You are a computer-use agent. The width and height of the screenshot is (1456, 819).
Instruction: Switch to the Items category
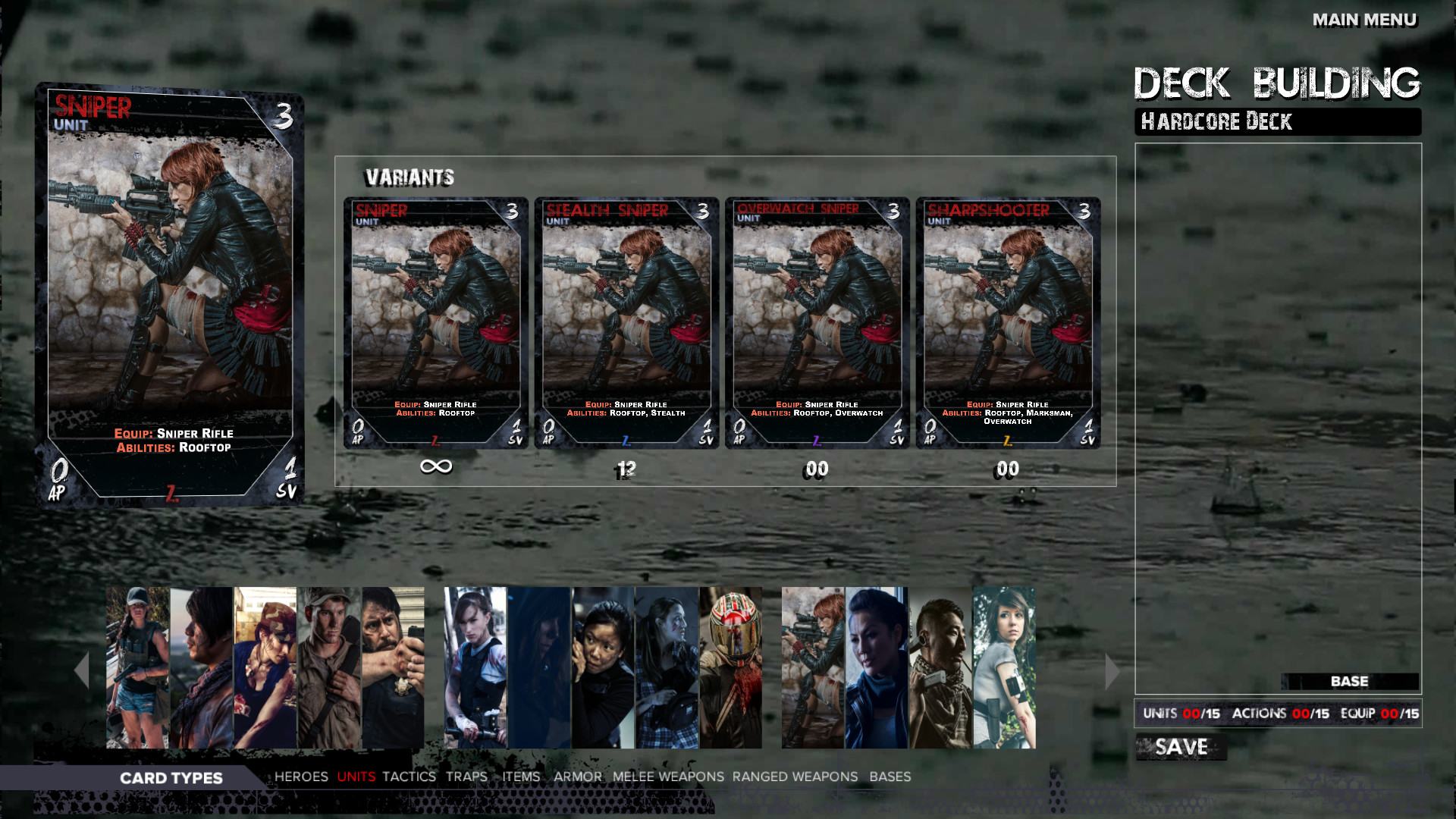click(521, 777)
